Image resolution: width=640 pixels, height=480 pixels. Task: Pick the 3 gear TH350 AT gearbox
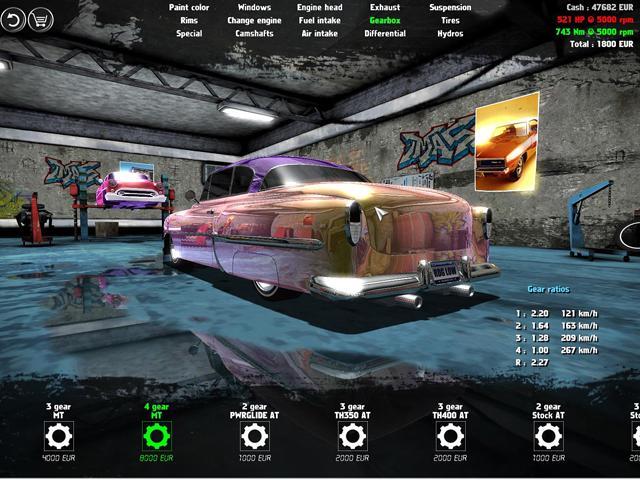click(352, 435)
